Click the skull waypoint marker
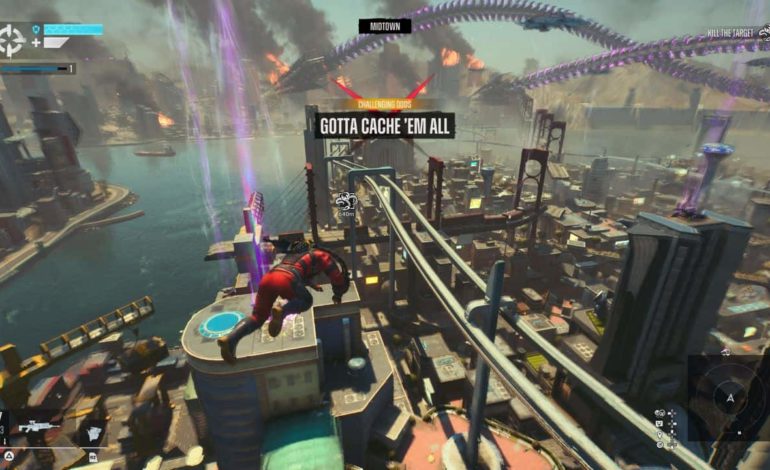 click(347, 200)
